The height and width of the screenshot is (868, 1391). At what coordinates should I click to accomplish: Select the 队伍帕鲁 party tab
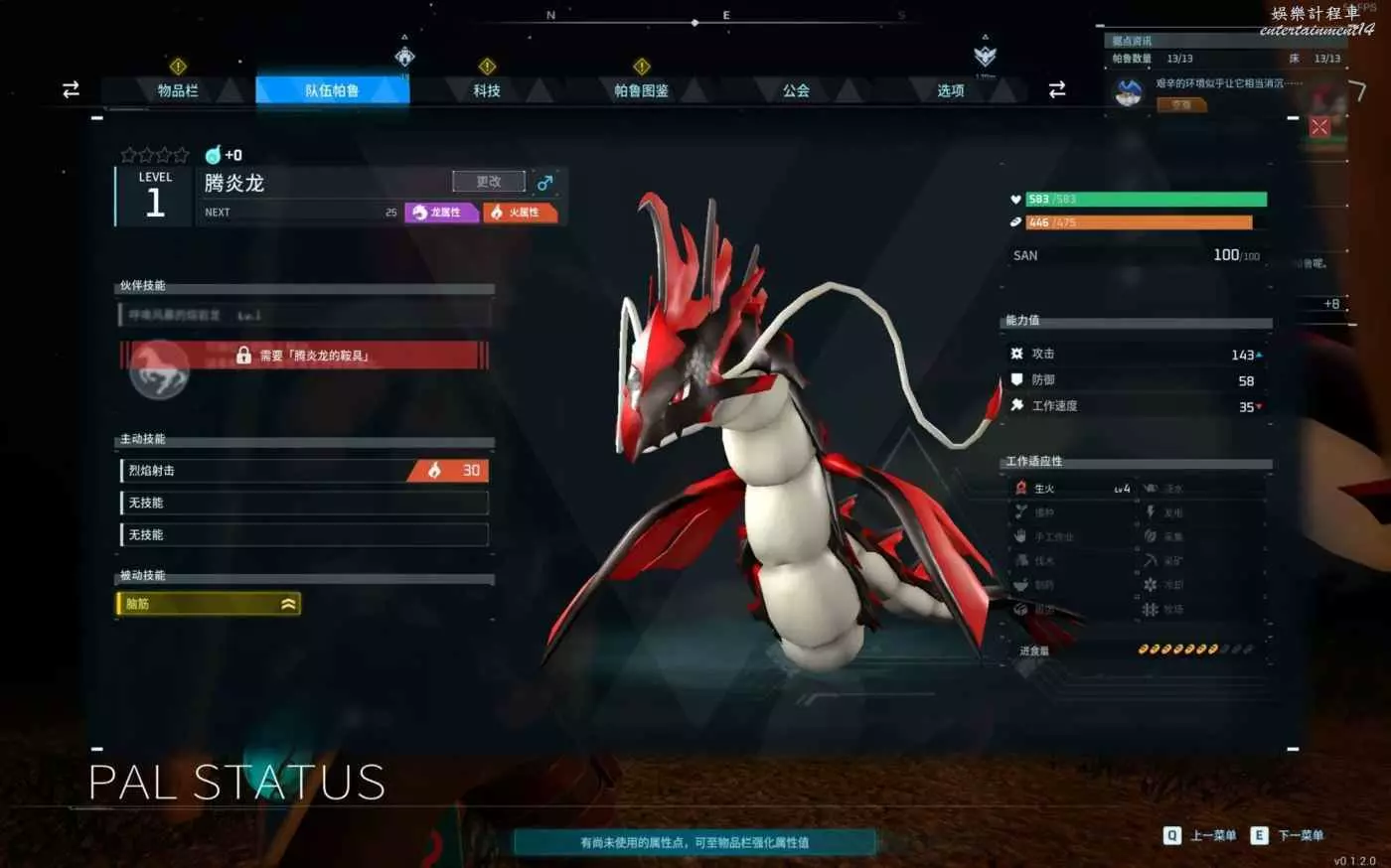(x=332, y=90)
